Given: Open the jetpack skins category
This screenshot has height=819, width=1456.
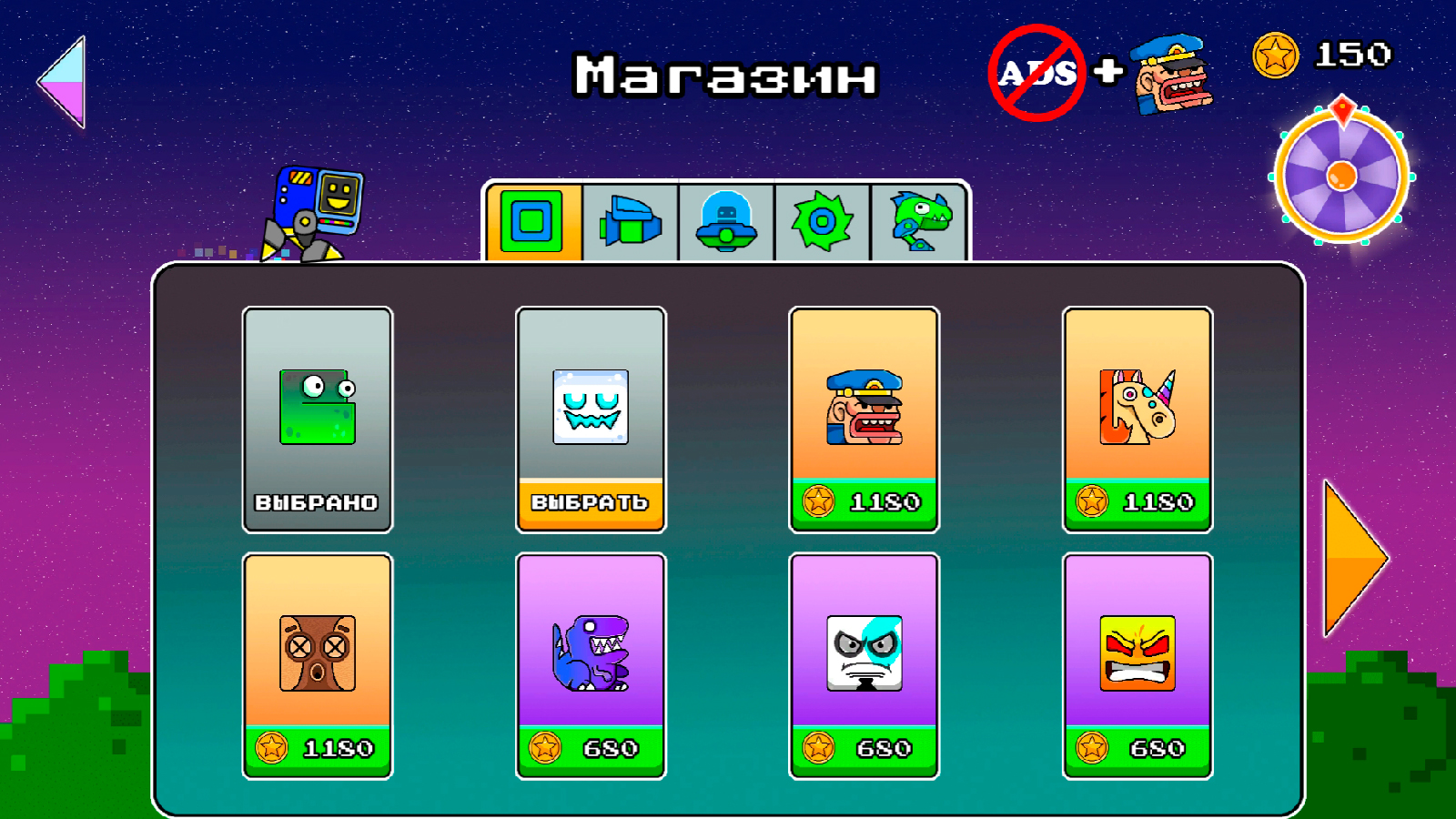Looking at the screenshot, I should [632, 219].
